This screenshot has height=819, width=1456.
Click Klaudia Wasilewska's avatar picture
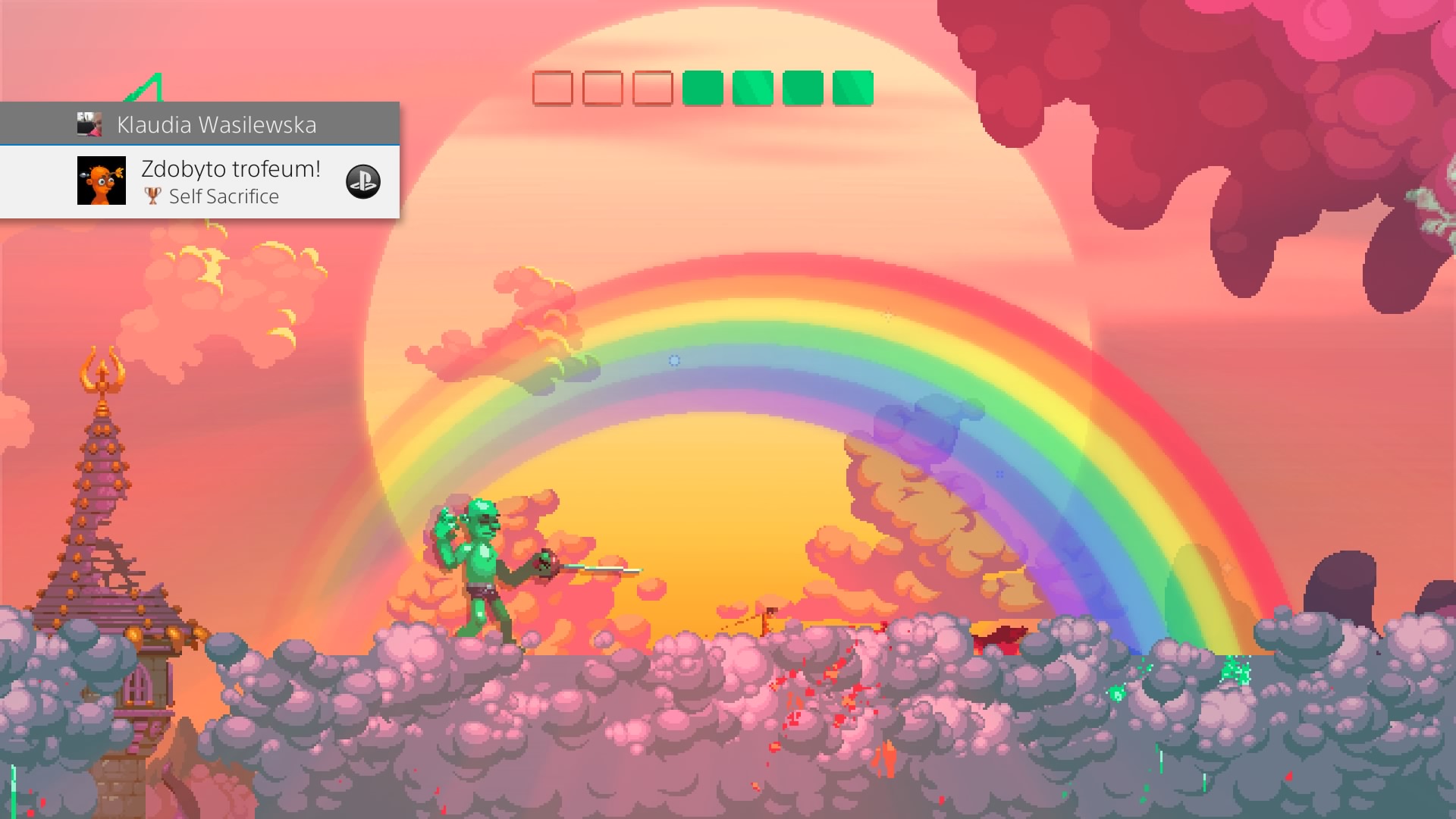89,124
